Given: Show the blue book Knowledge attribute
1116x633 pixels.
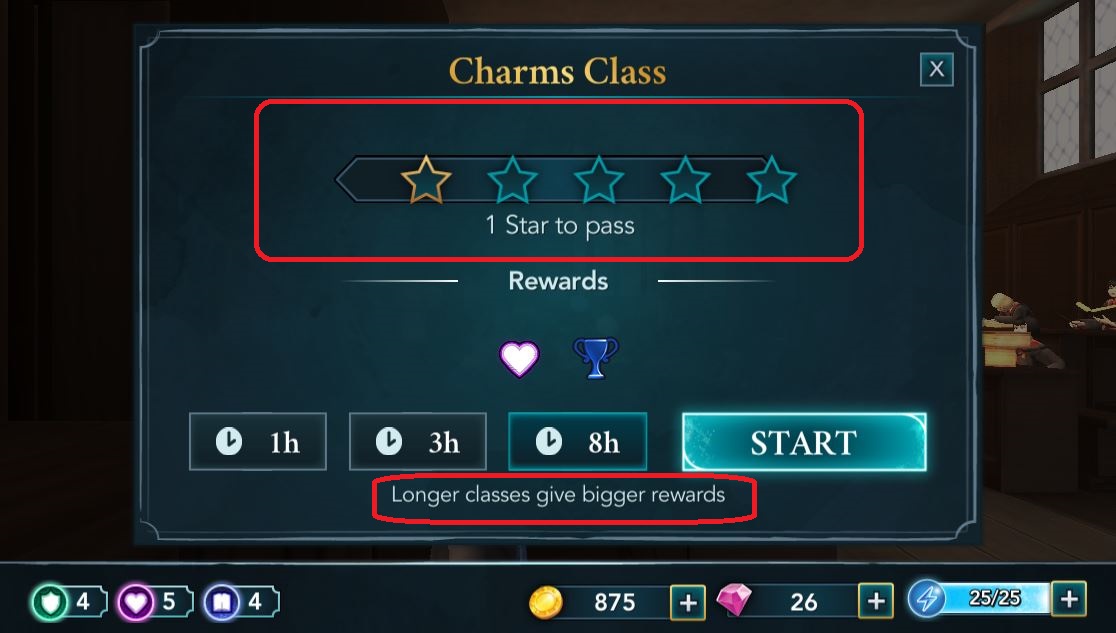Looking at the screenshot, I should (x=234, y=601).
